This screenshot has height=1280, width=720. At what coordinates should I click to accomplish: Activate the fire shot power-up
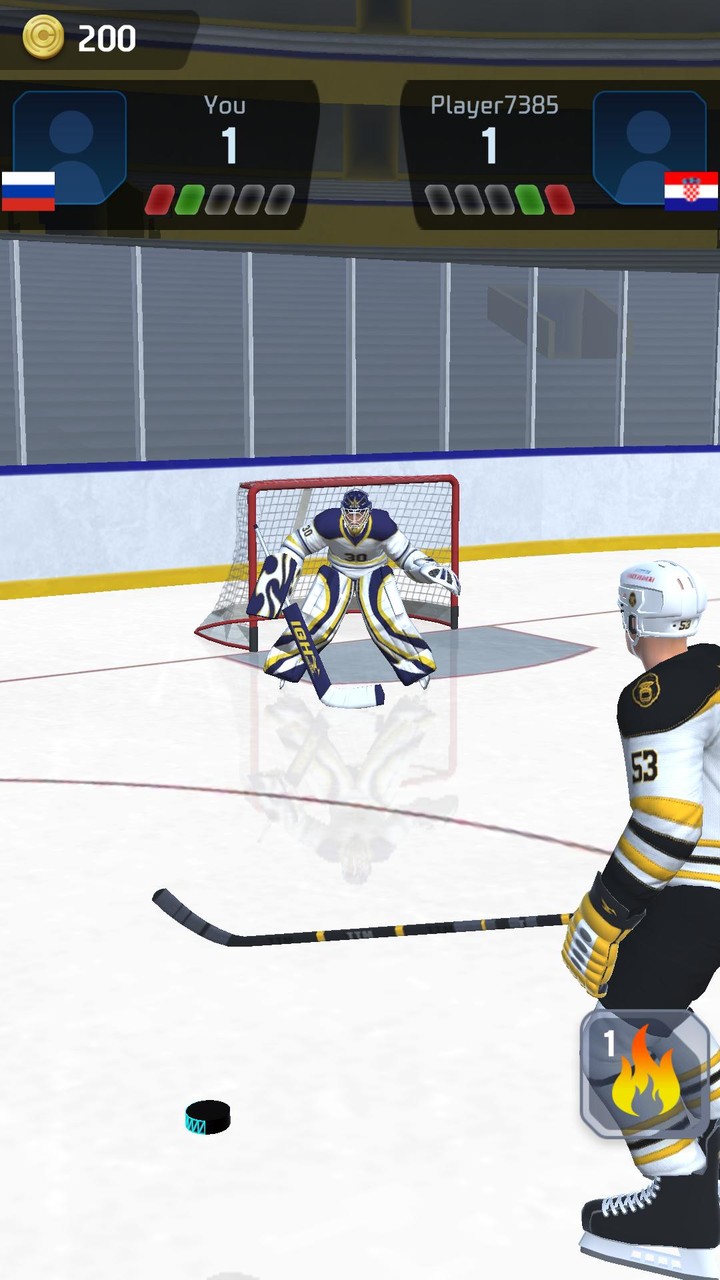click(x=644, y=1073)
